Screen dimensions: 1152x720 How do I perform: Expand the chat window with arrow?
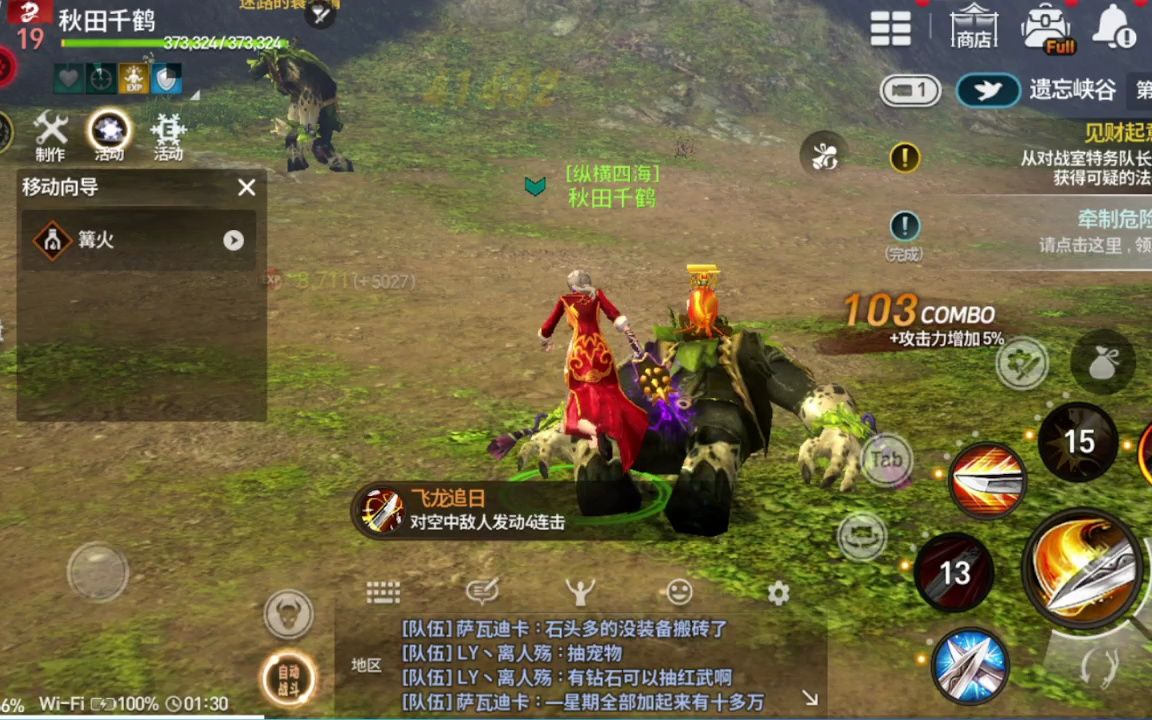(x=810, y=698)
